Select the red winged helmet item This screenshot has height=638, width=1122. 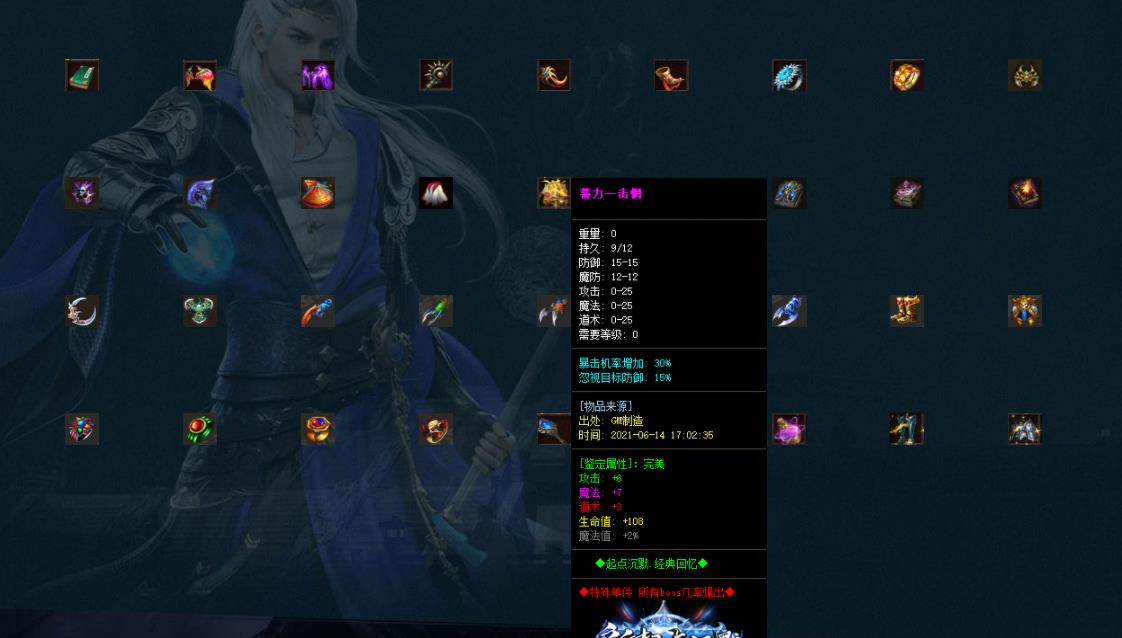click(200, 75)
